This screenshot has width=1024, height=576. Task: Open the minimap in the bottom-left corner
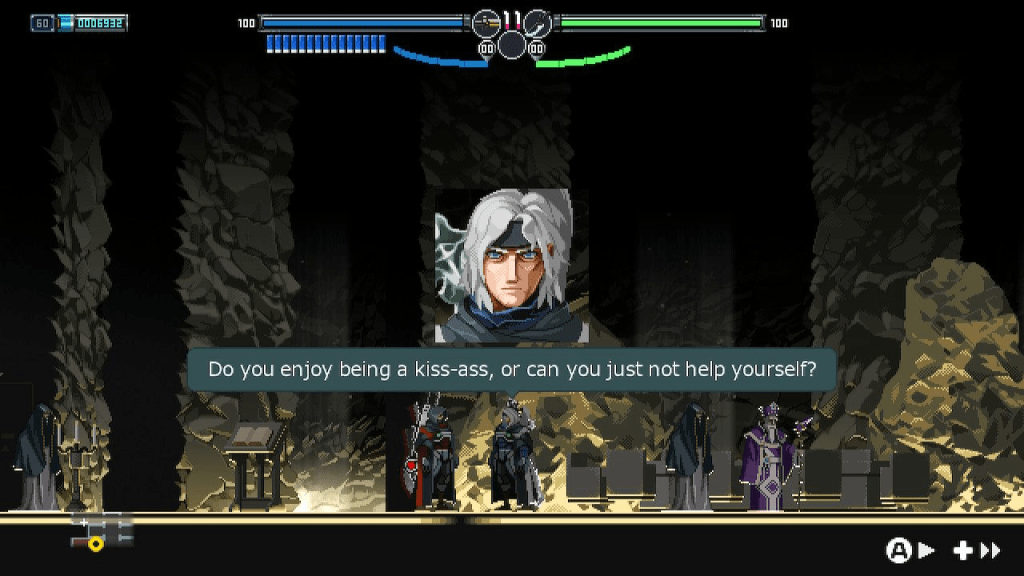click(x=101, y=530)
